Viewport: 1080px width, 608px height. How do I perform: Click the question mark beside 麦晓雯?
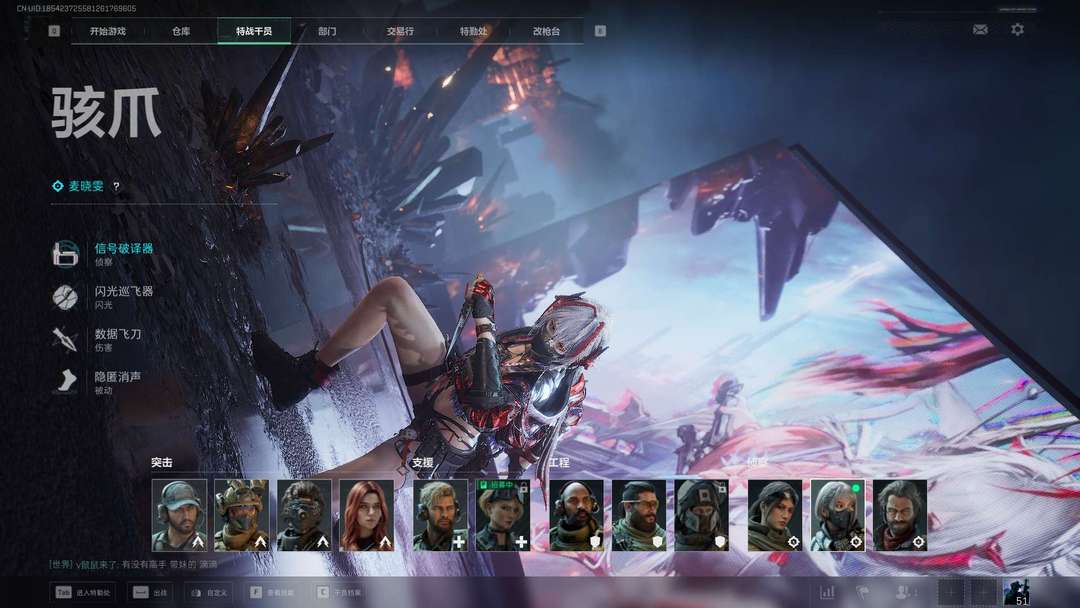[116, 186]
